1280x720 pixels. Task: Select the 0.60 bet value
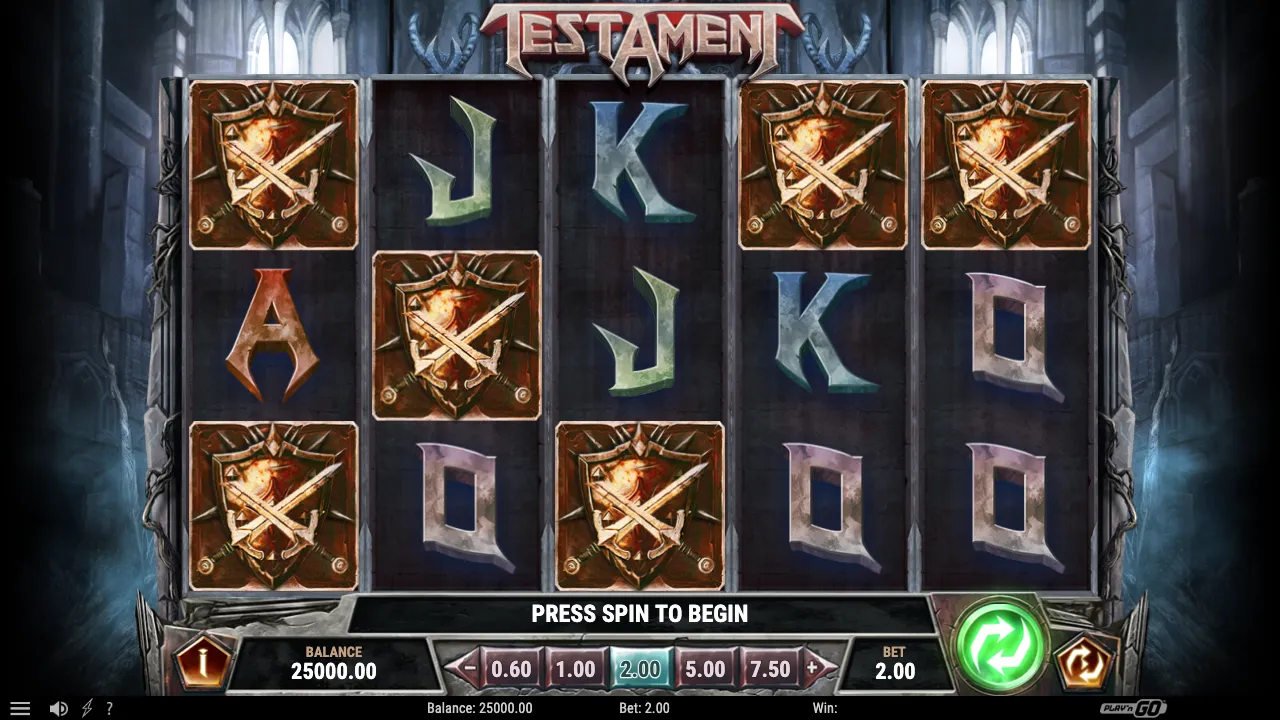click(511, 667)
